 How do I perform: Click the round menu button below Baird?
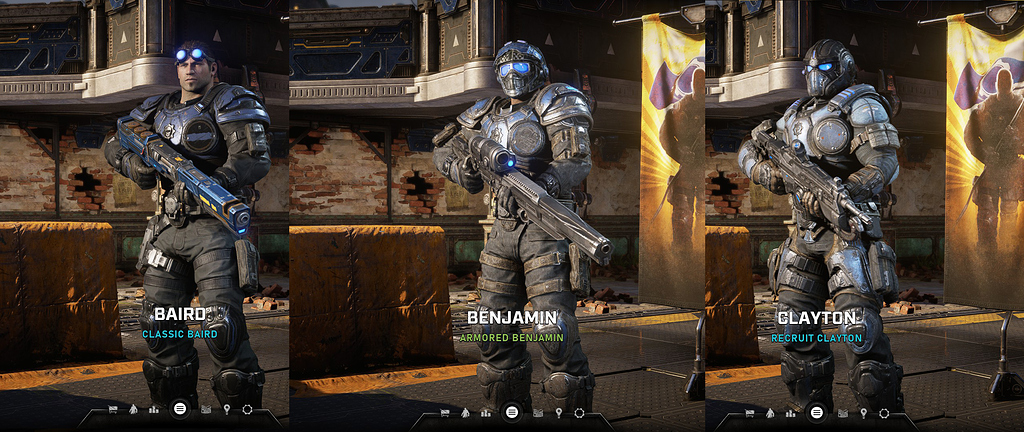[179, 409]
